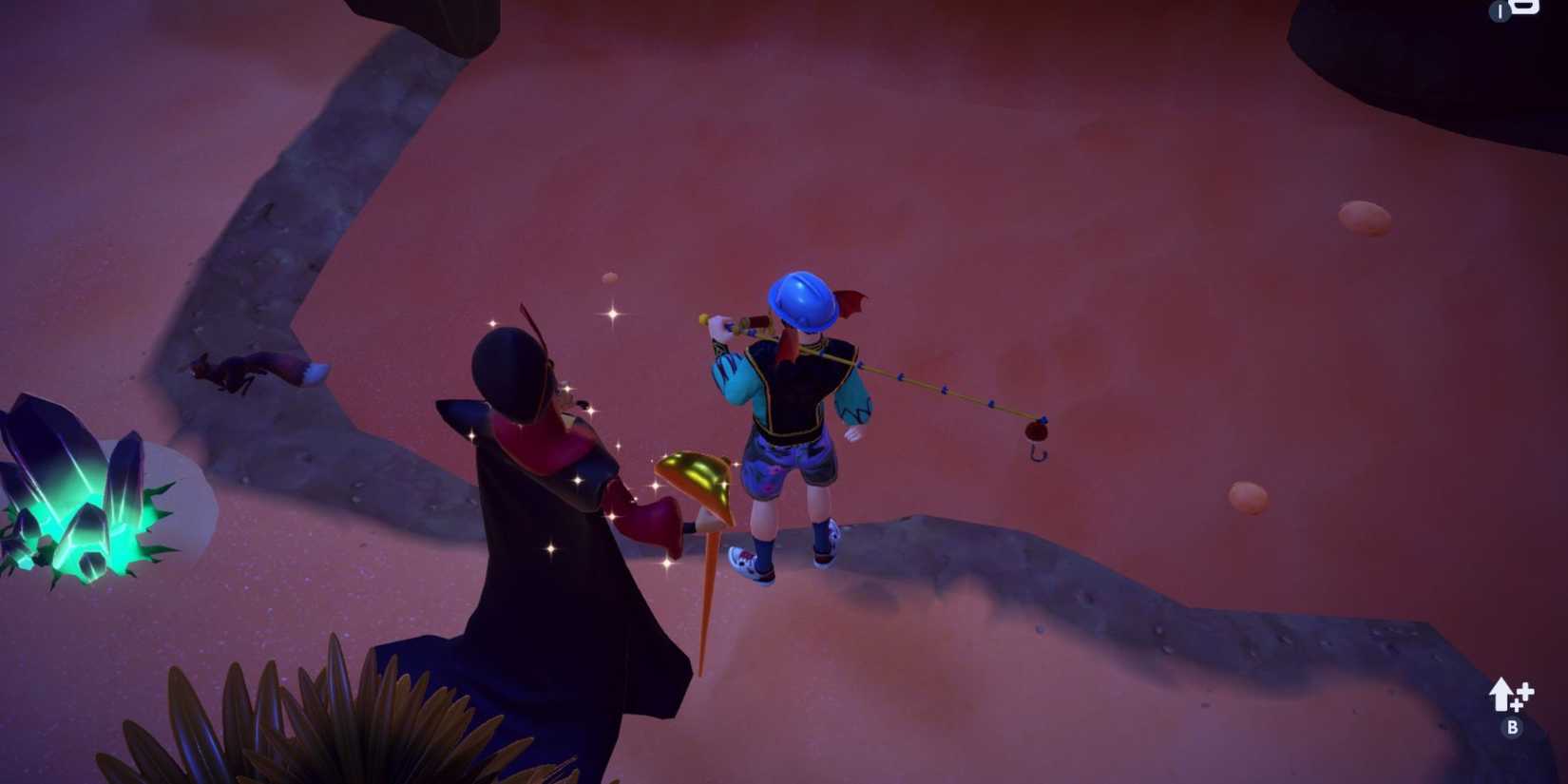Click the upward arrow bonus icon
This screenshot has height=784, width=1568.
[1500, 694]
